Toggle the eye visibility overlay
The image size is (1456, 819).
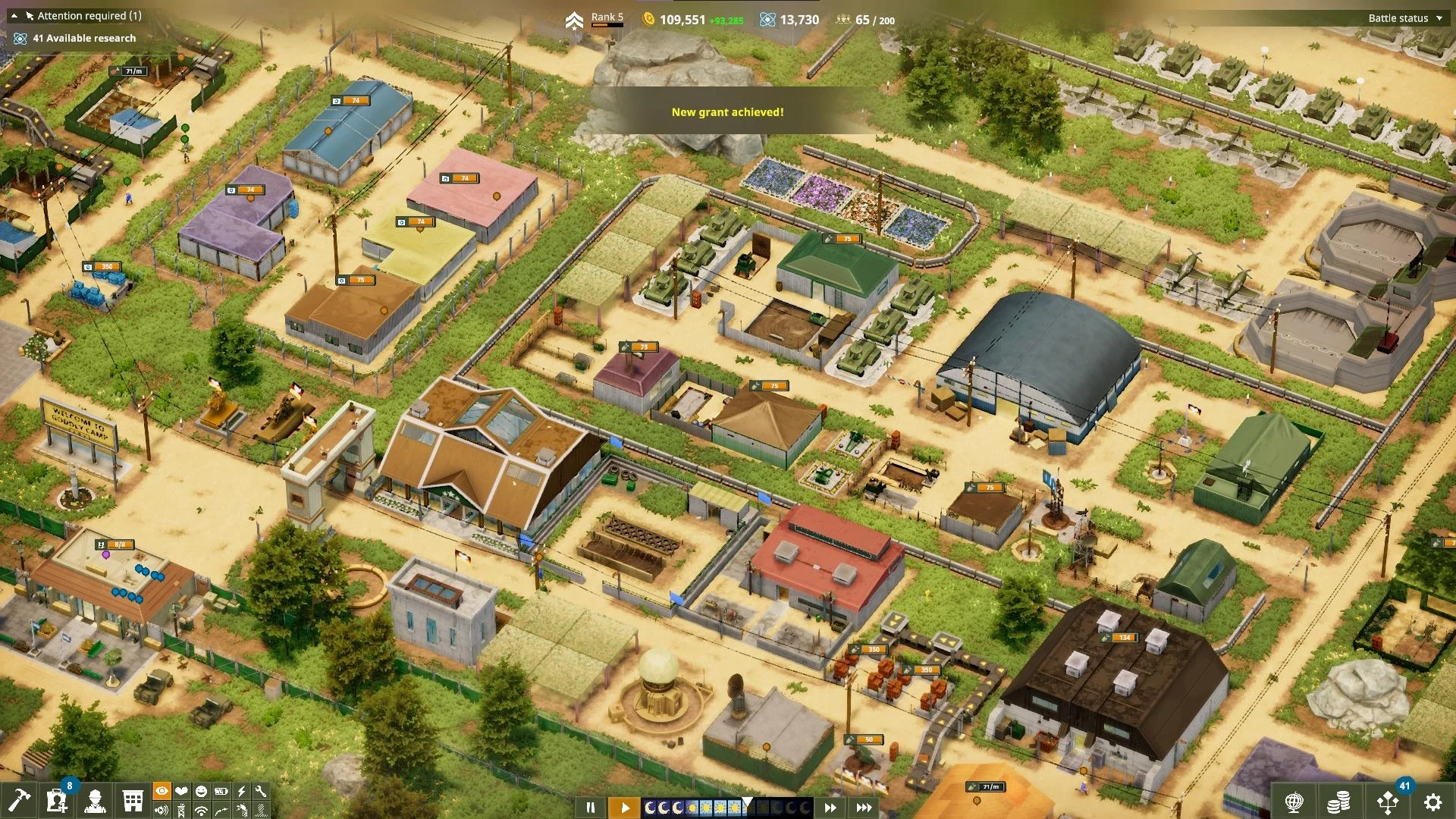[x=162, y=792]
